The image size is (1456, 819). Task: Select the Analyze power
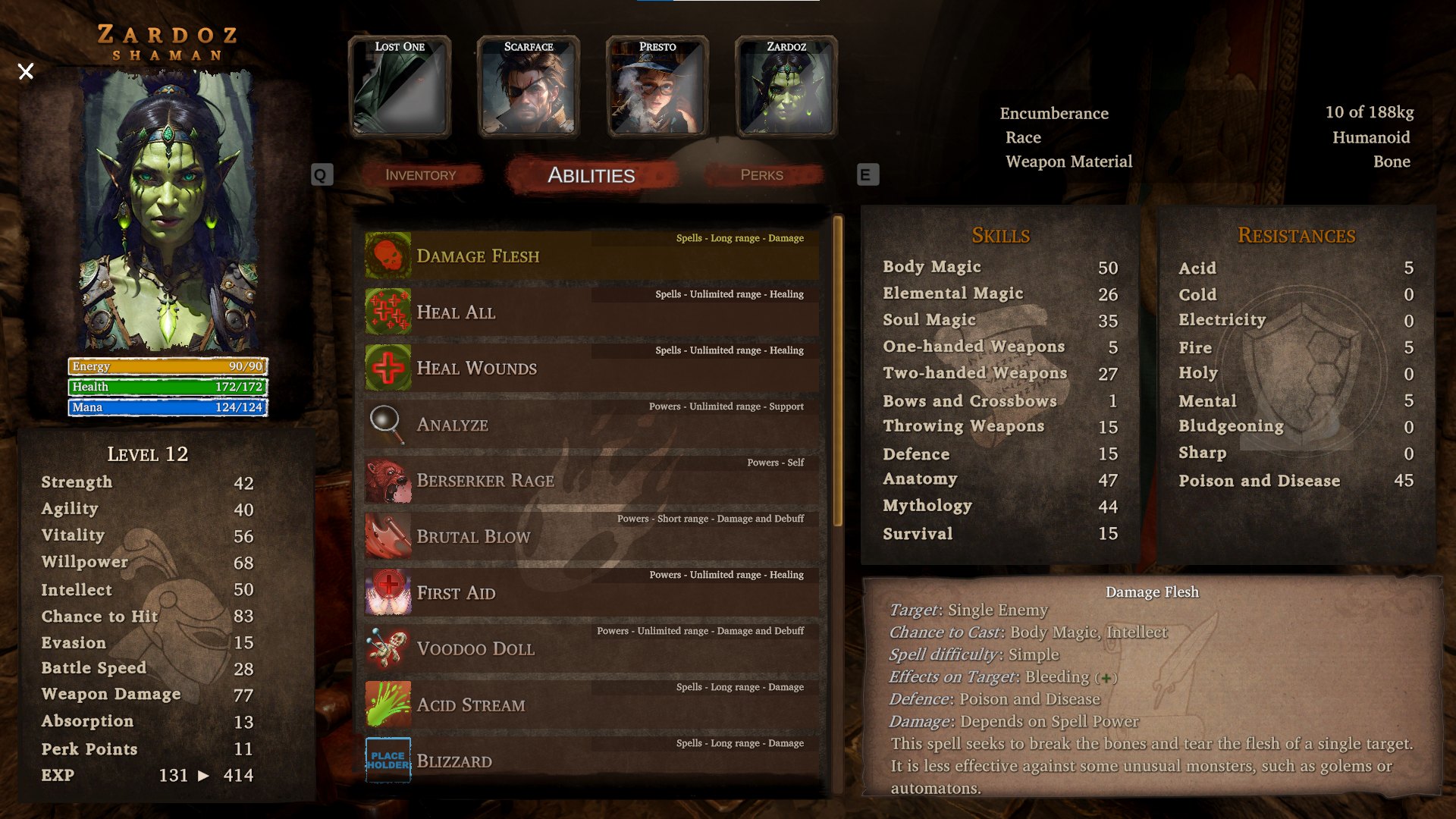pos(591,424)
